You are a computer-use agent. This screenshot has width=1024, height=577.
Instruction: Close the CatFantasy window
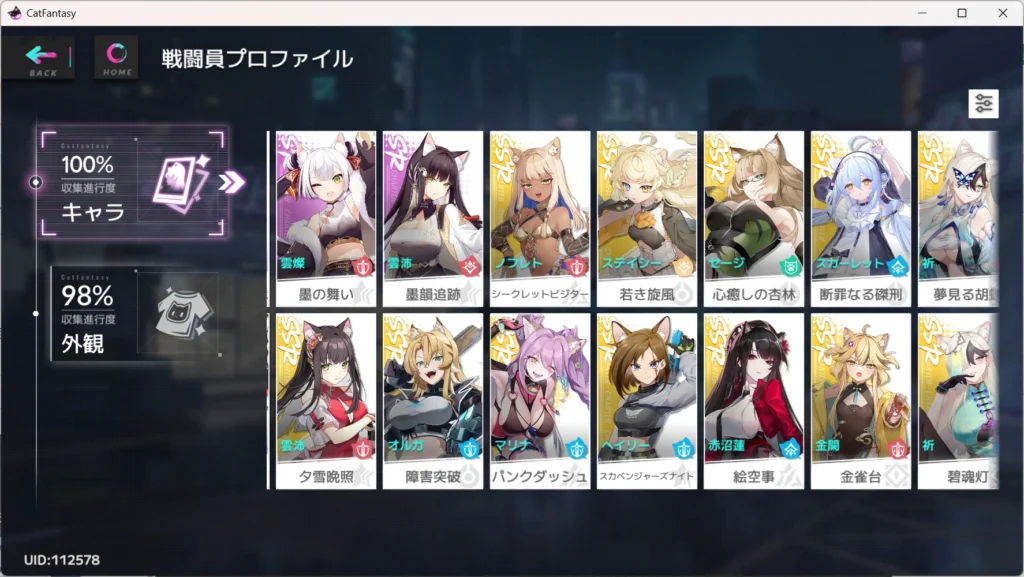pyautogui.click(x=1001, y=13)
